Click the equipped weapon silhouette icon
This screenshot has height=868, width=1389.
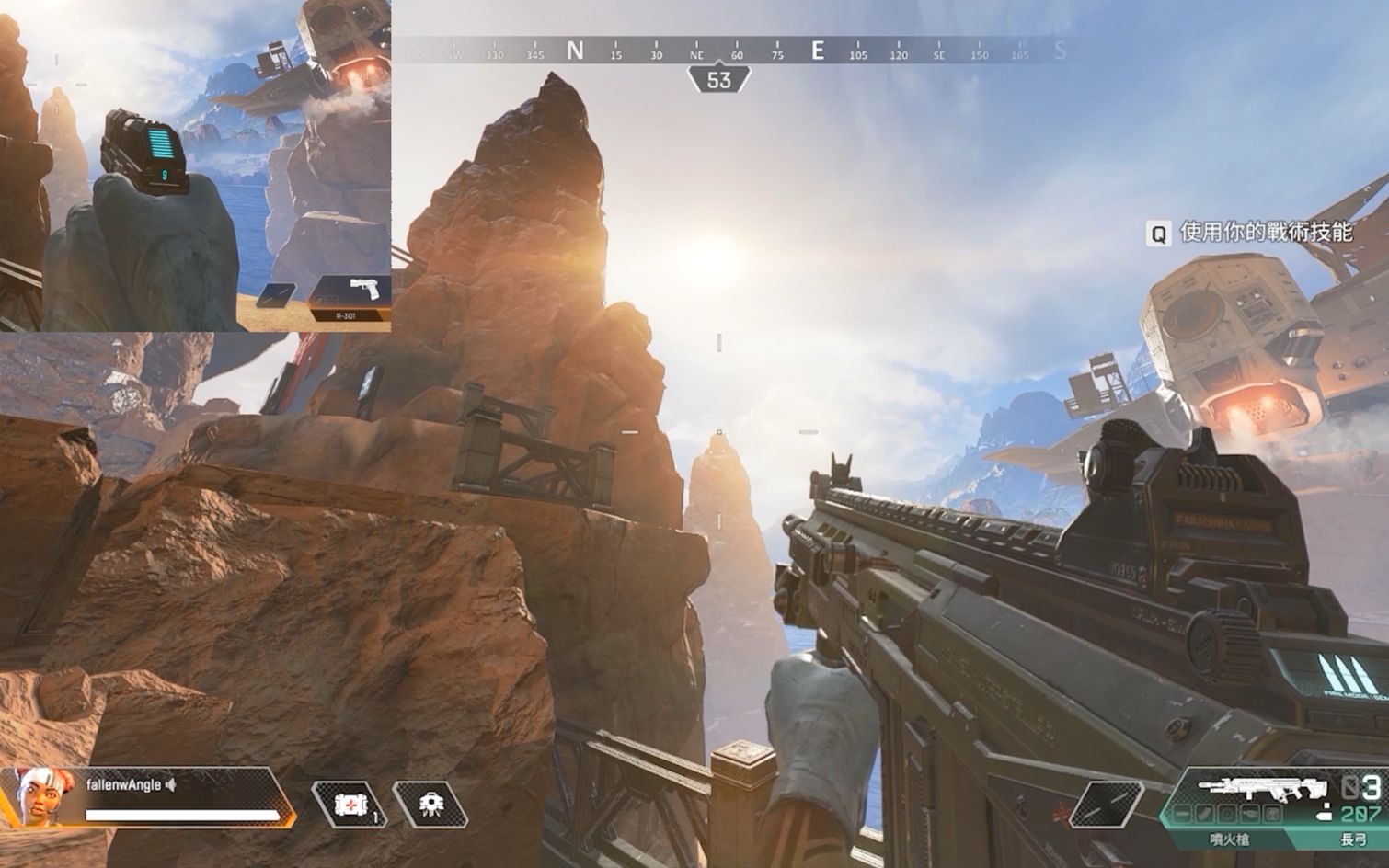tap(1262, 790)
